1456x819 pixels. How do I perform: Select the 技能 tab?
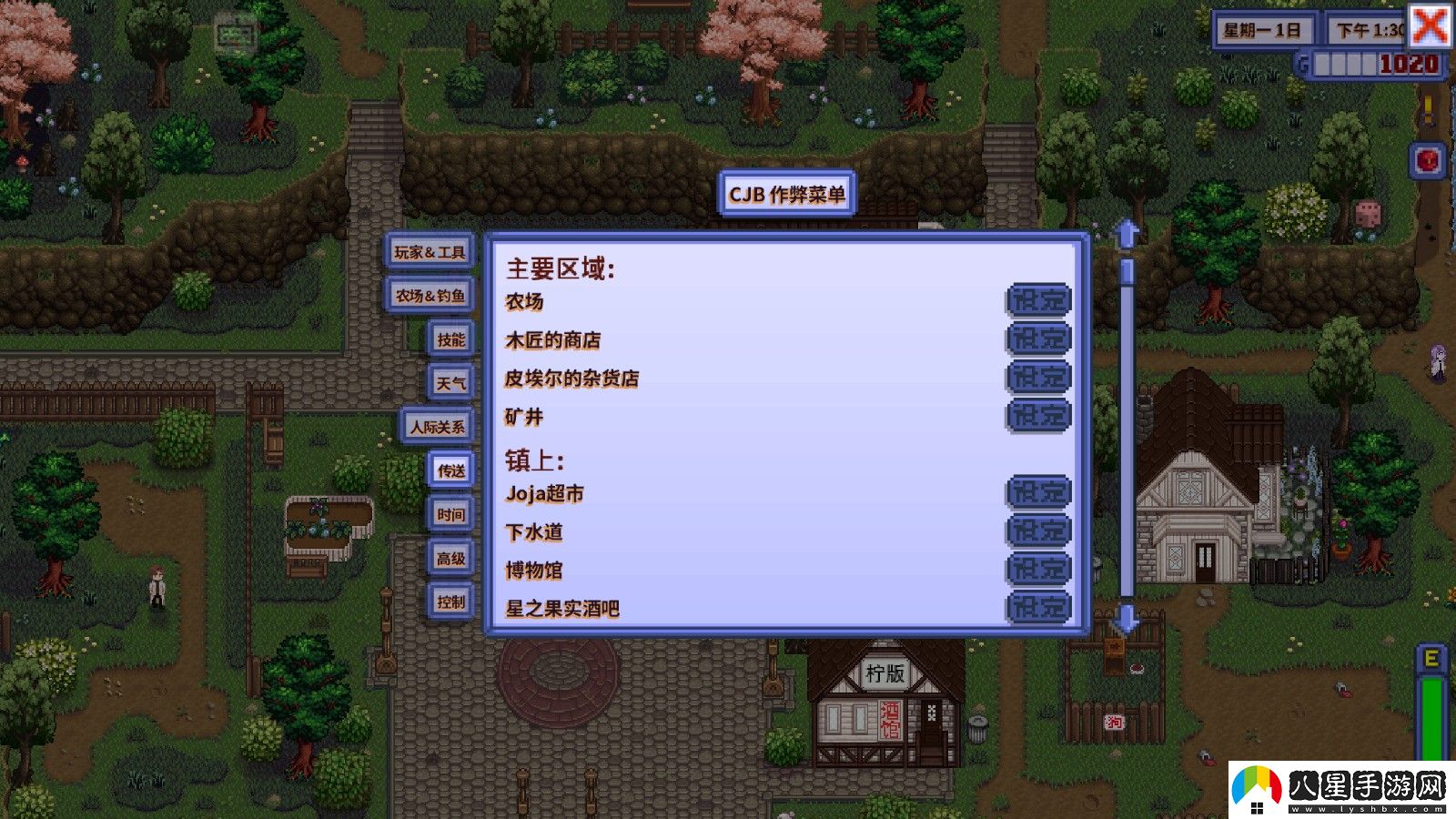pos(451,339)
